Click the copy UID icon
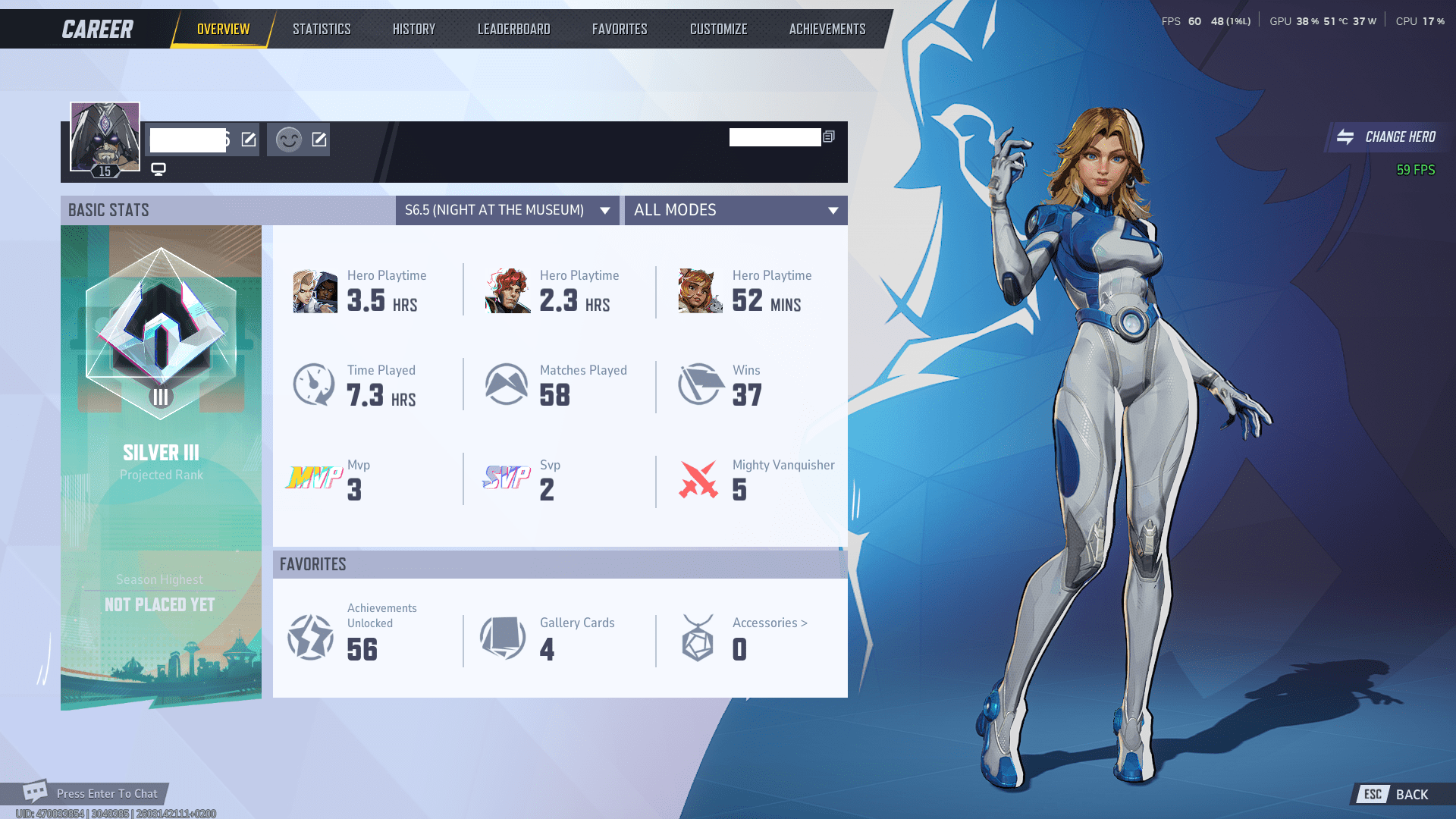The width and height of the screenshot is (1456, 819). (829, 137)
